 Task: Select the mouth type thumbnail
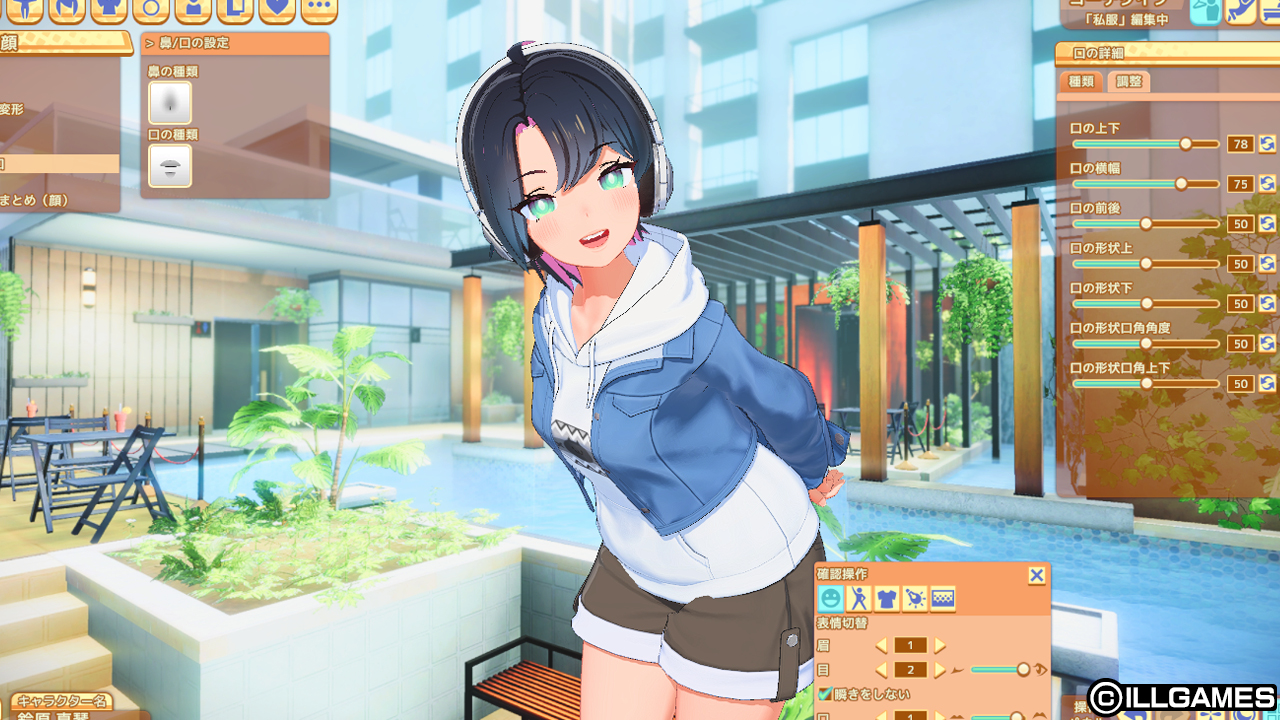[170, 165]
